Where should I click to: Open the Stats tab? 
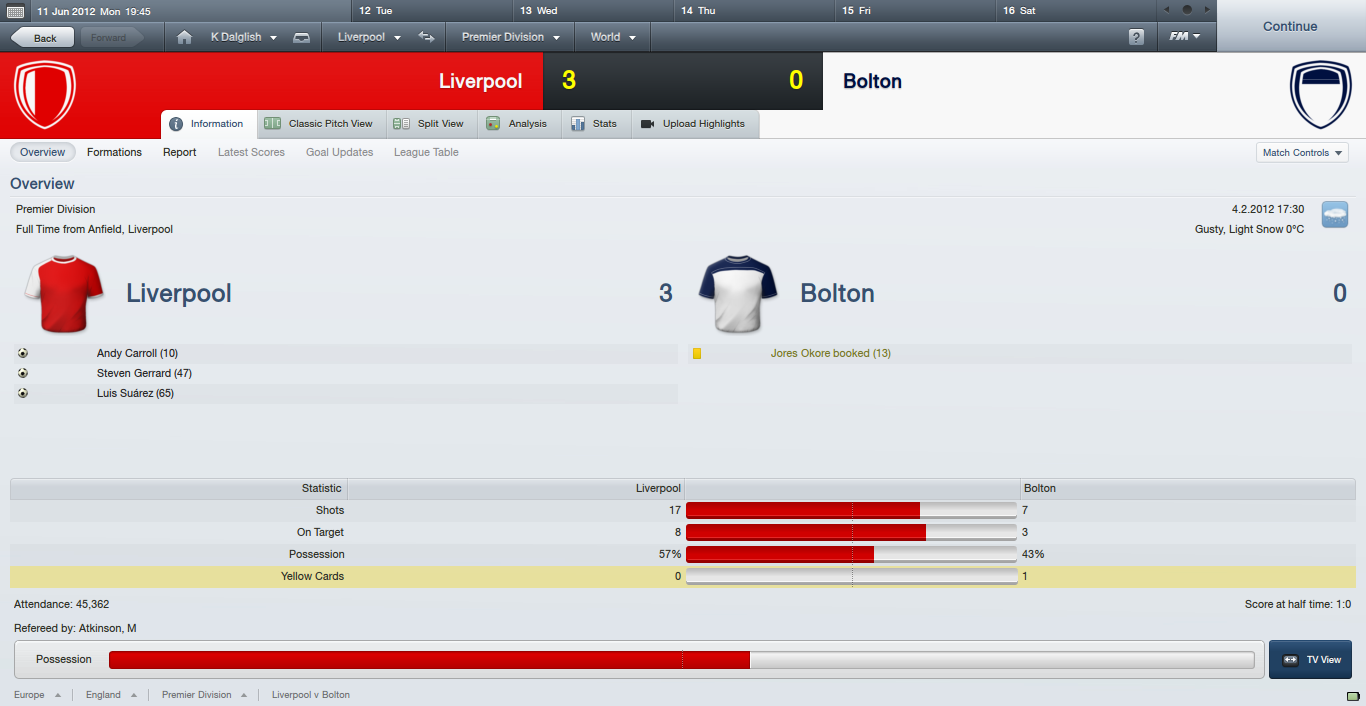pos(594,124)
